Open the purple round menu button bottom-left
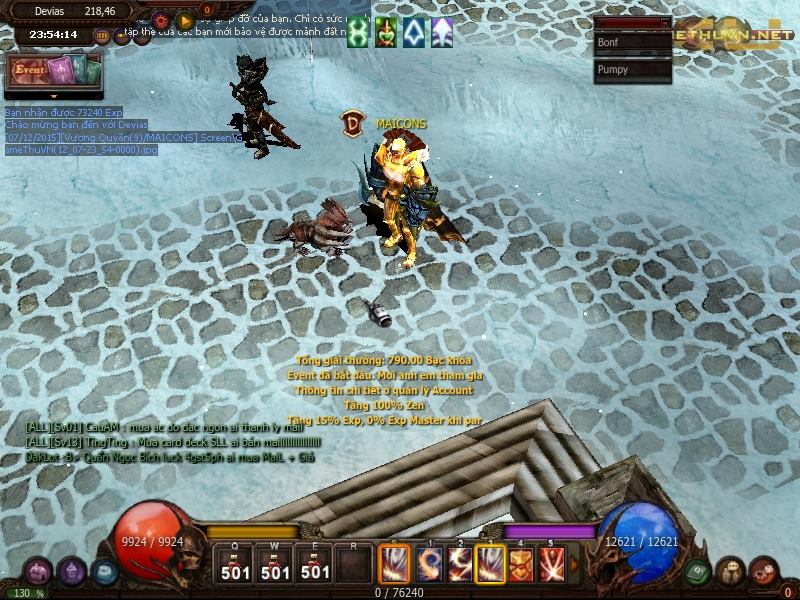Viewport: 800px width, 600px height. tap(71, 571)
